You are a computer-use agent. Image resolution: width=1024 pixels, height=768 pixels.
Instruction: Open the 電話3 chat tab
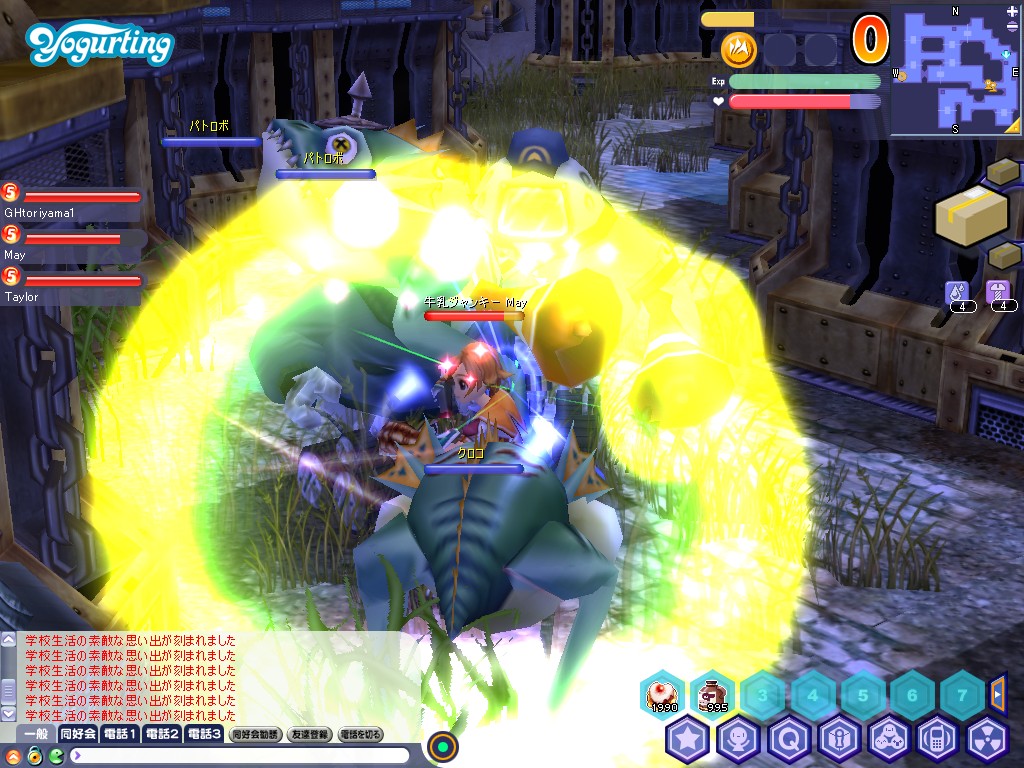tap(204, 734)
